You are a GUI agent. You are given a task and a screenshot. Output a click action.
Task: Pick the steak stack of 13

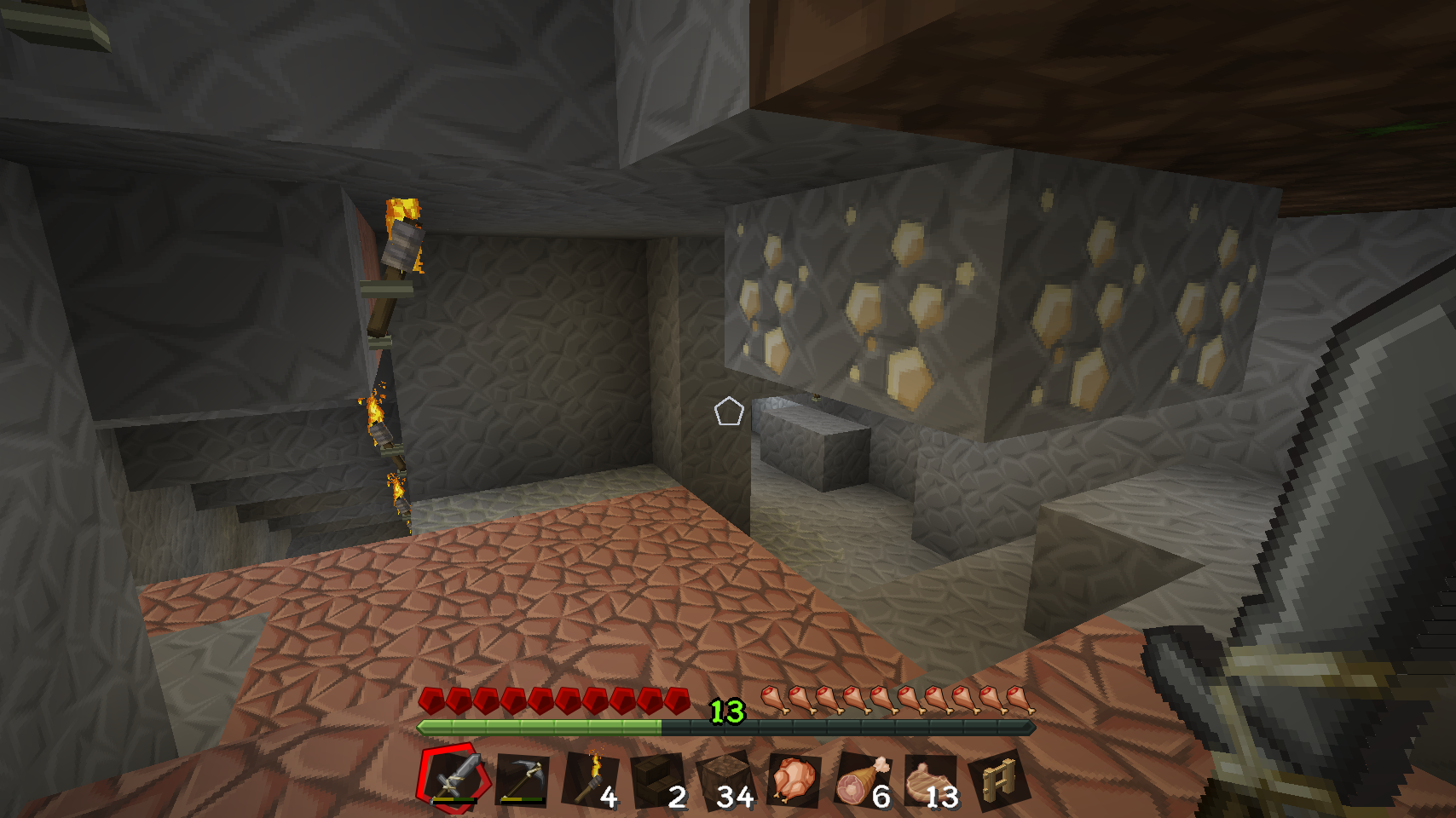tap(931, 779)
